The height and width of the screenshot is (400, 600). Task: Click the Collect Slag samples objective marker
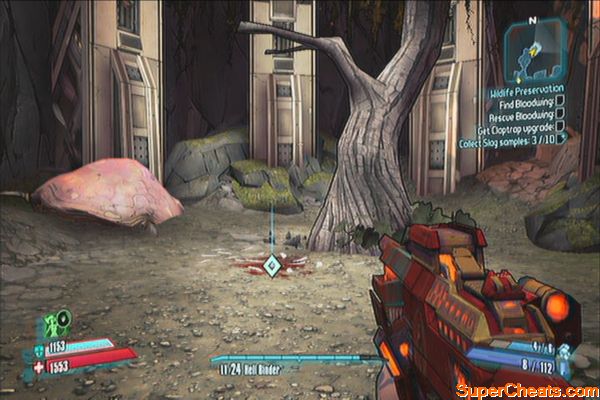coord(564,137)
